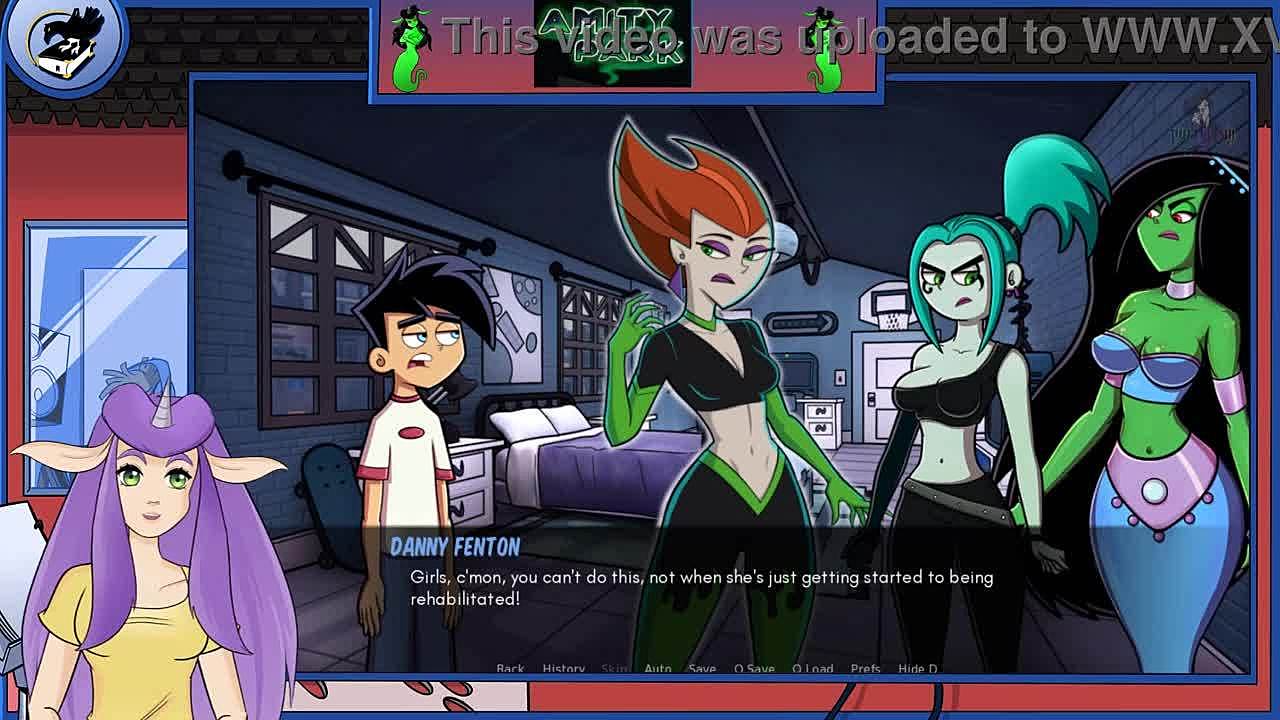Advance Danny Fenton's dialogue text
This screenshot has height=720, width=1280.
pyautogui.click(x=700, y=588)
